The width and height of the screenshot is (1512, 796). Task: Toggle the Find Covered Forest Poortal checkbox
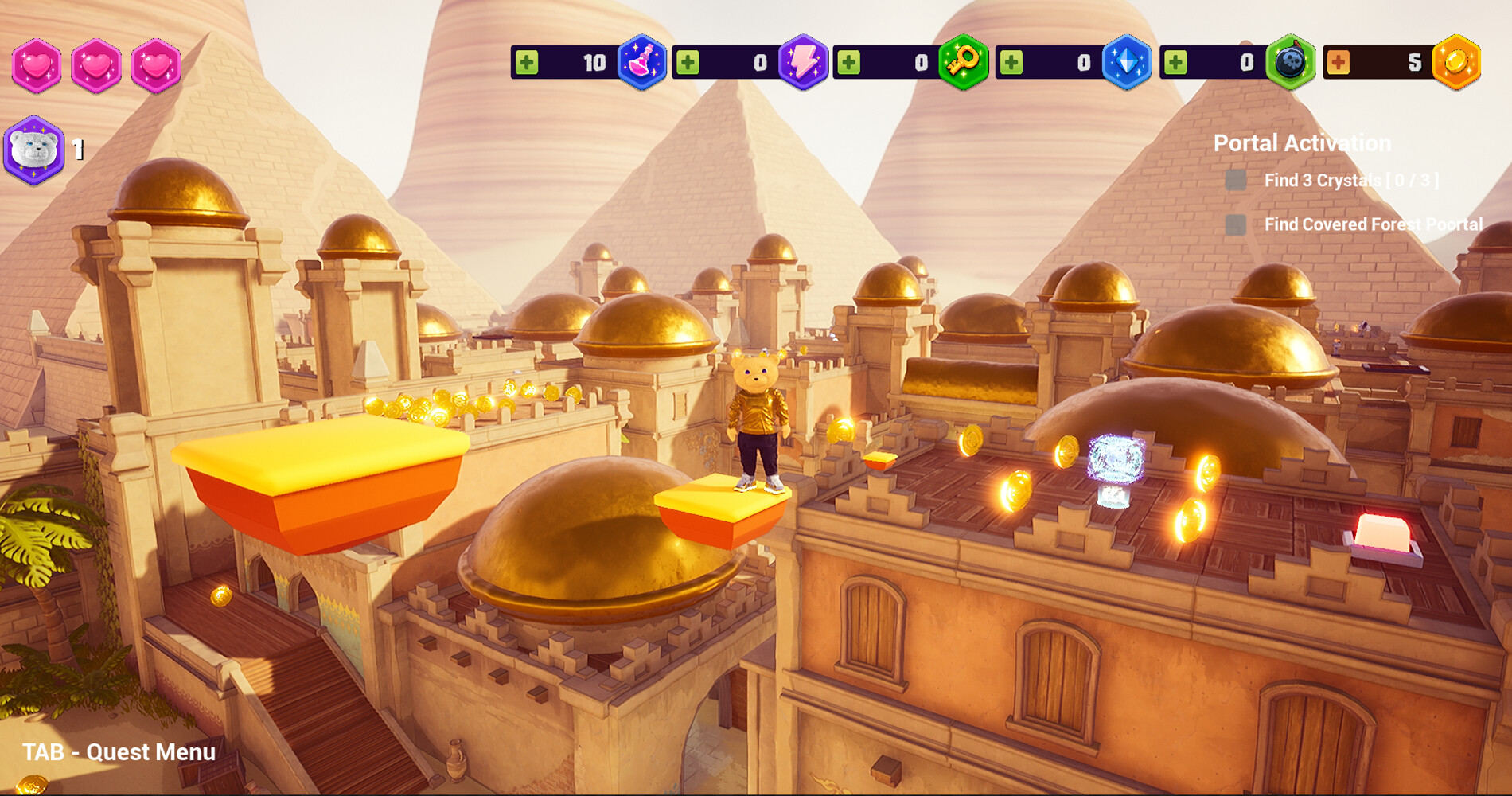click(1234, 225)
